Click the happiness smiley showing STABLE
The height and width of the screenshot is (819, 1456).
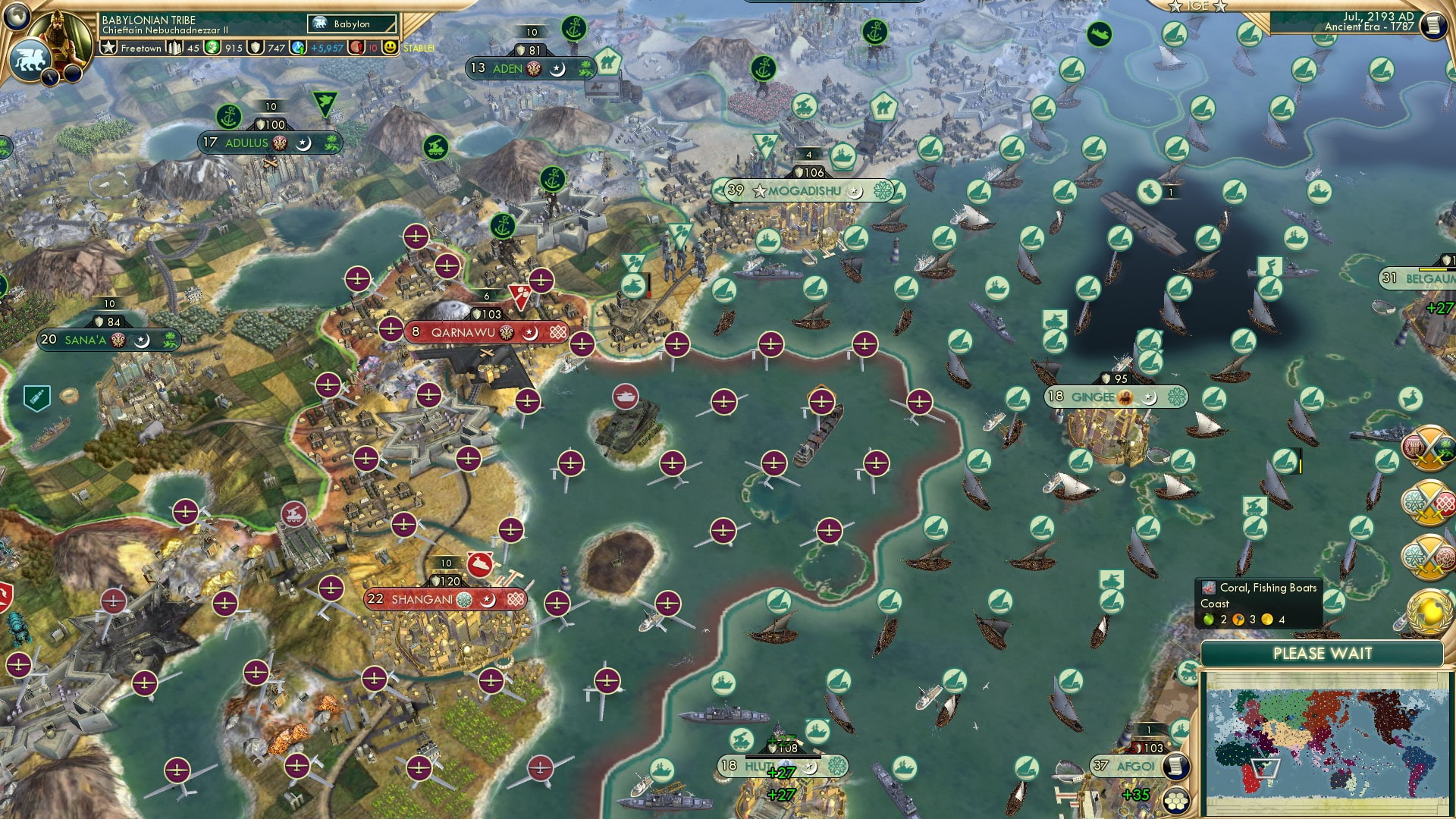coord(391,48)
